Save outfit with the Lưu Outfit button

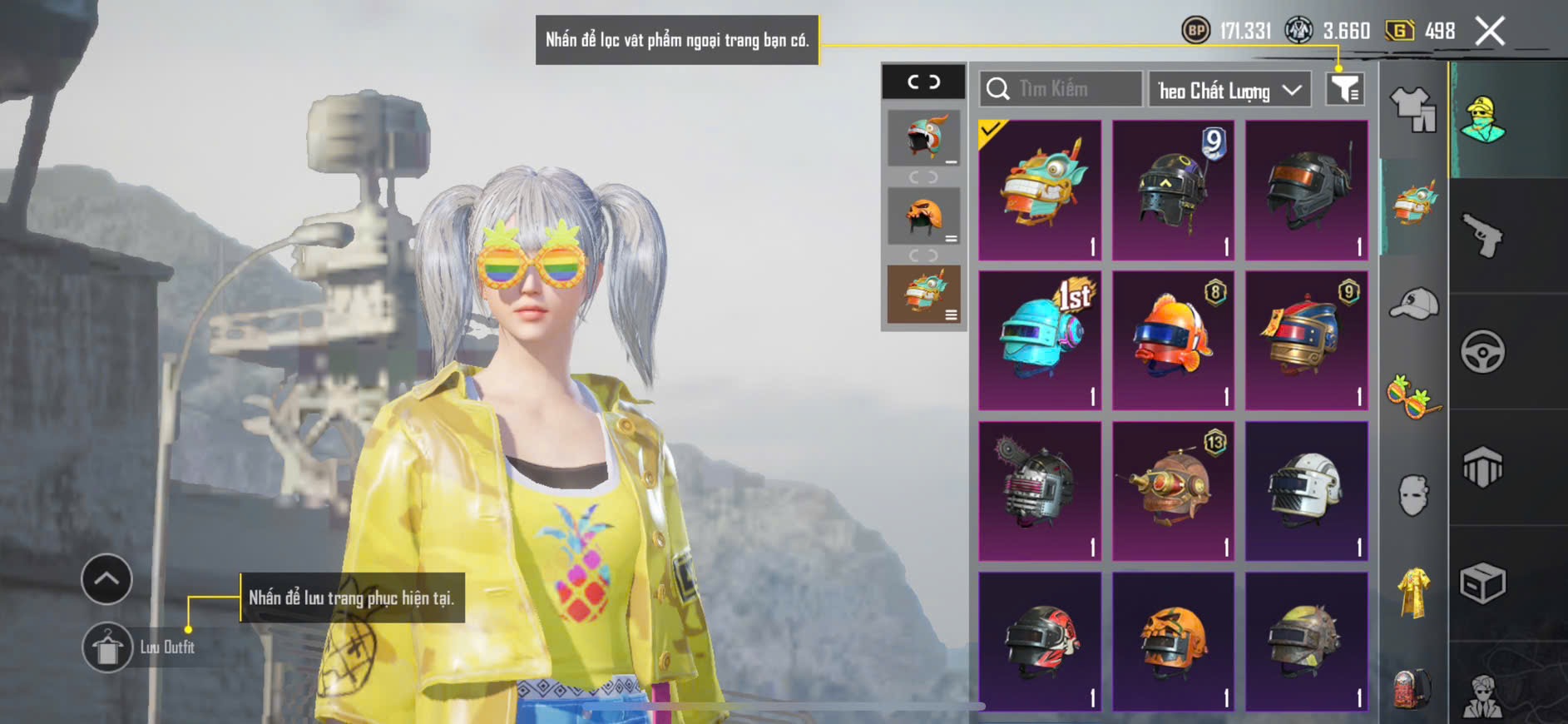point(108,647)
